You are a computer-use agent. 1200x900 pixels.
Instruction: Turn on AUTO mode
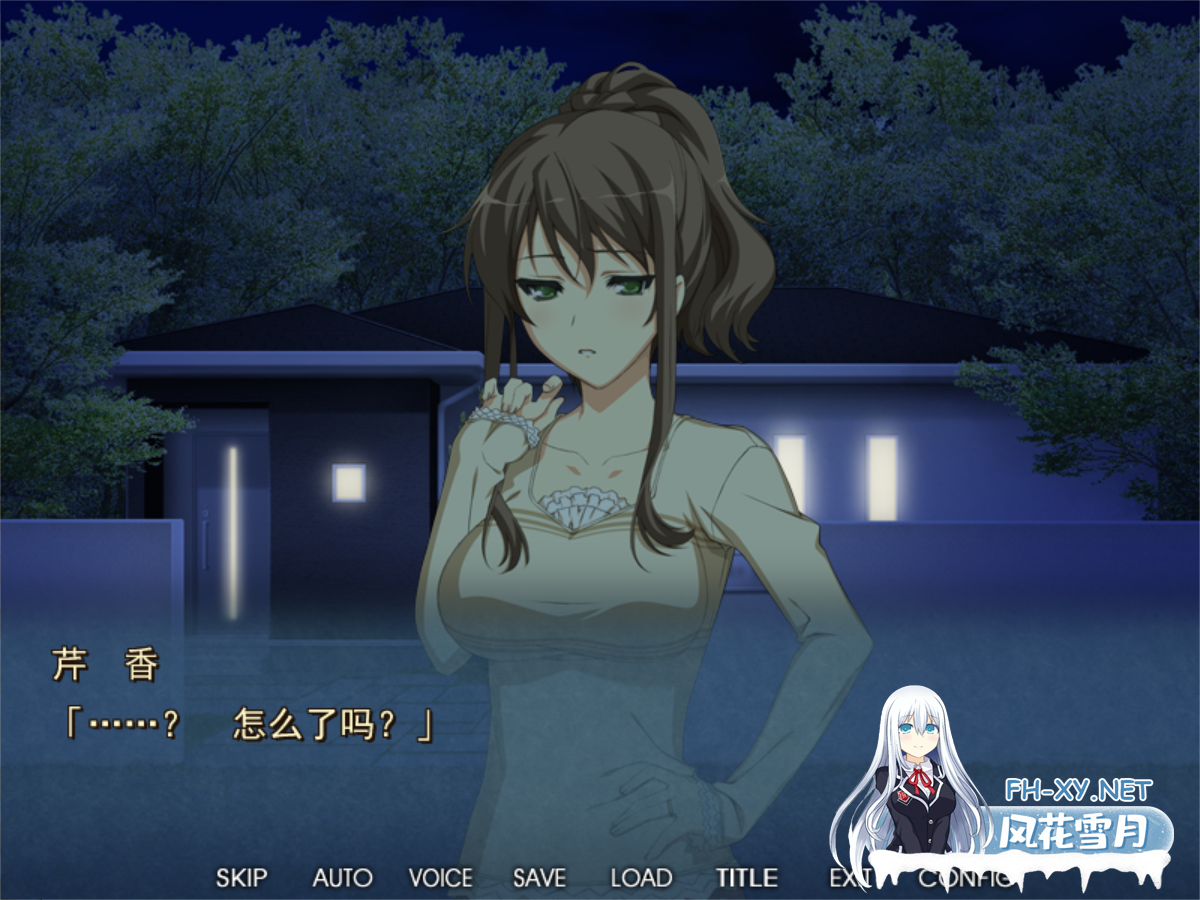point(342,878)
